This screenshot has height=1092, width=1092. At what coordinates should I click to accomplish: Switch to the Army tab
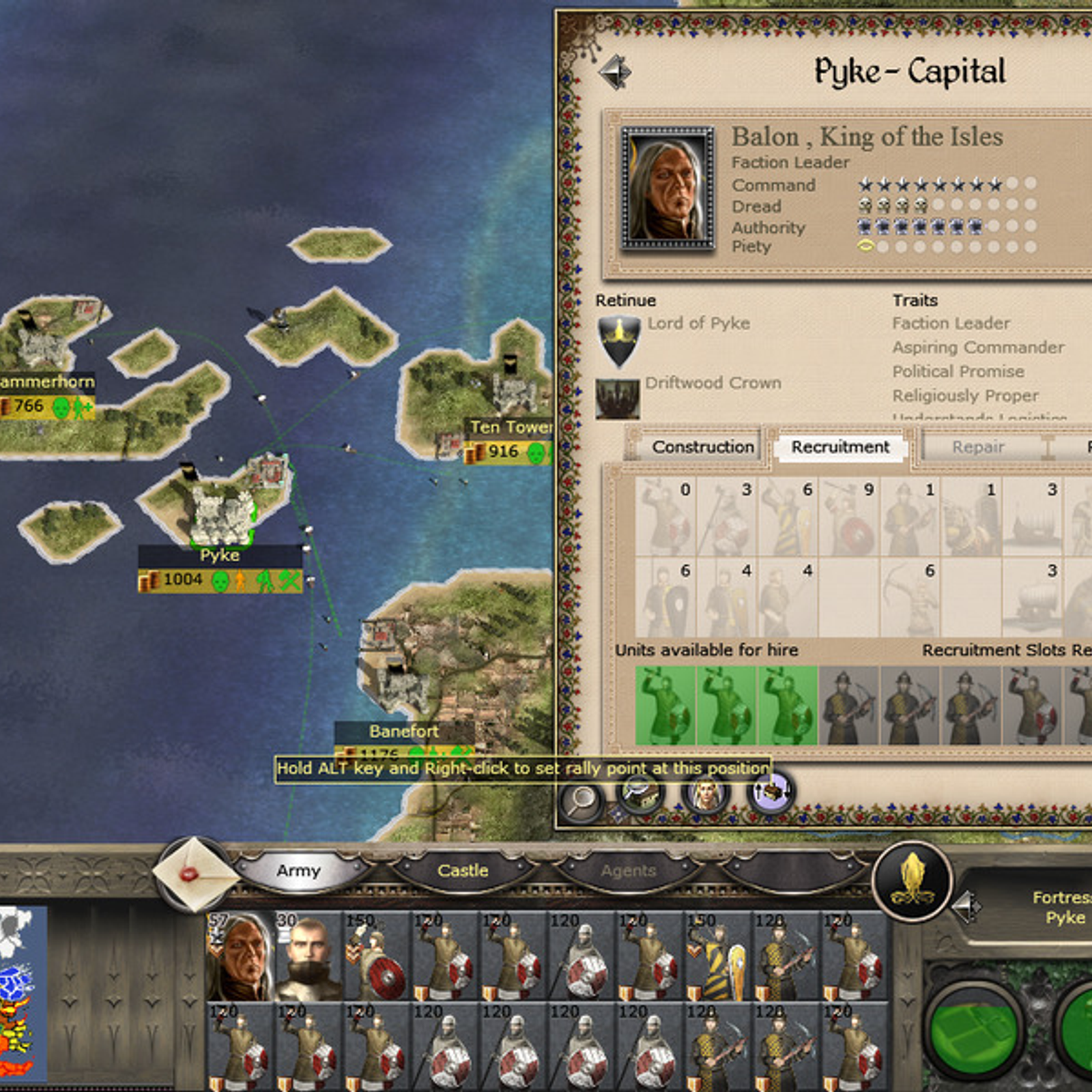(x=298, y=871)
